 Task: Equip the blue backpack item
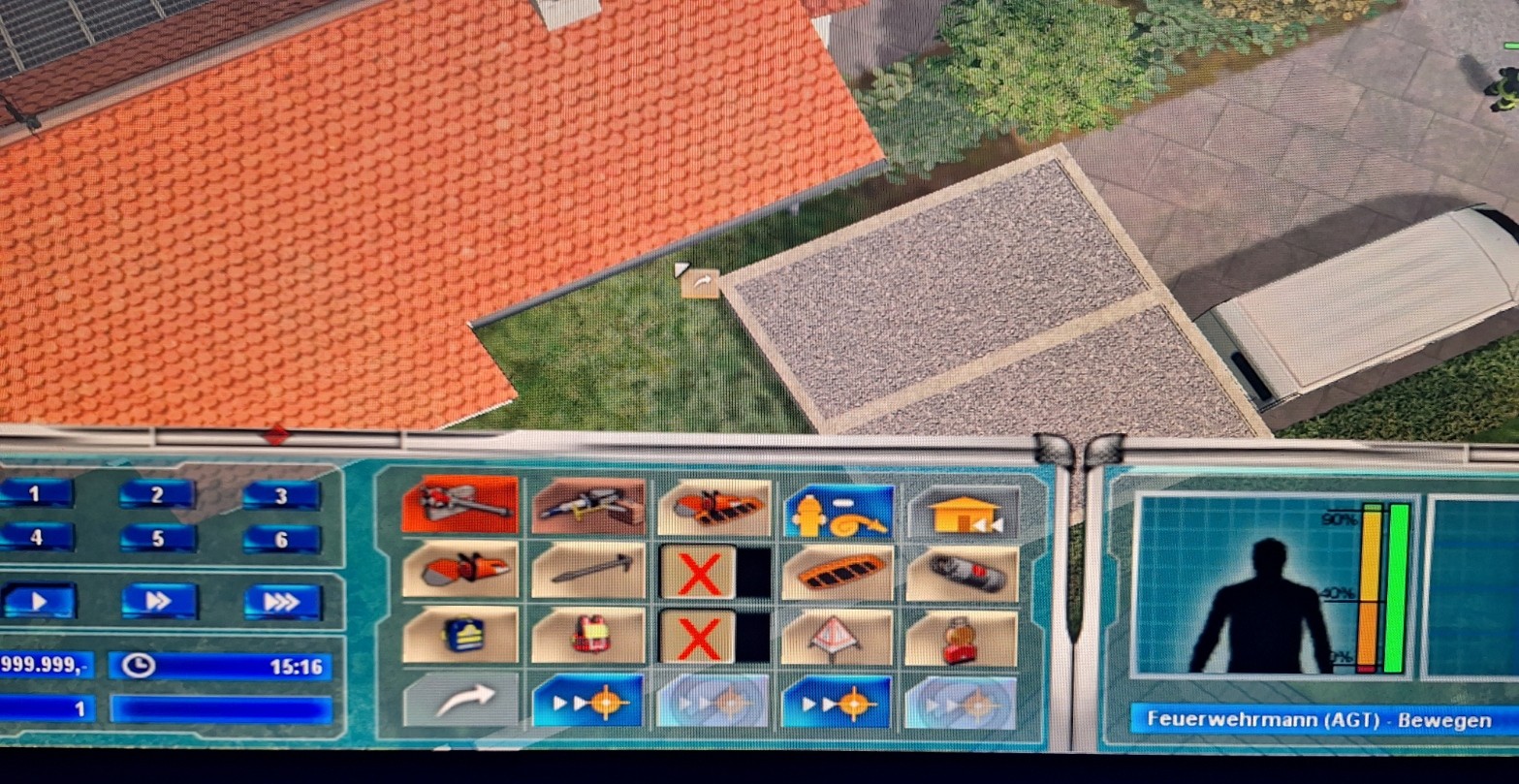(x=460, y=634)
